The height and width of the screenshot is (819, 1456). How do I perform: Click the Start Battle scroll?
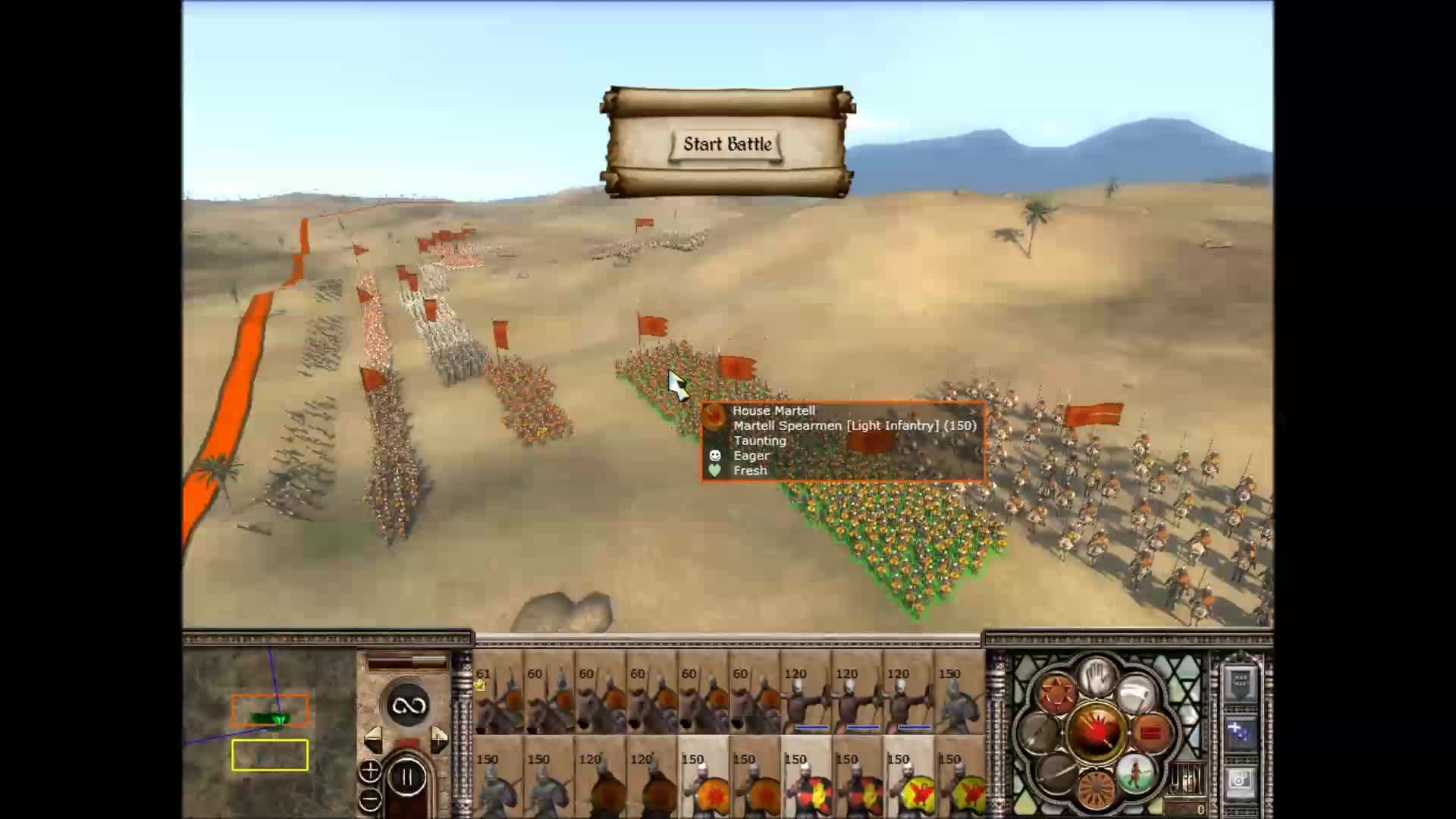coord(728,144)
